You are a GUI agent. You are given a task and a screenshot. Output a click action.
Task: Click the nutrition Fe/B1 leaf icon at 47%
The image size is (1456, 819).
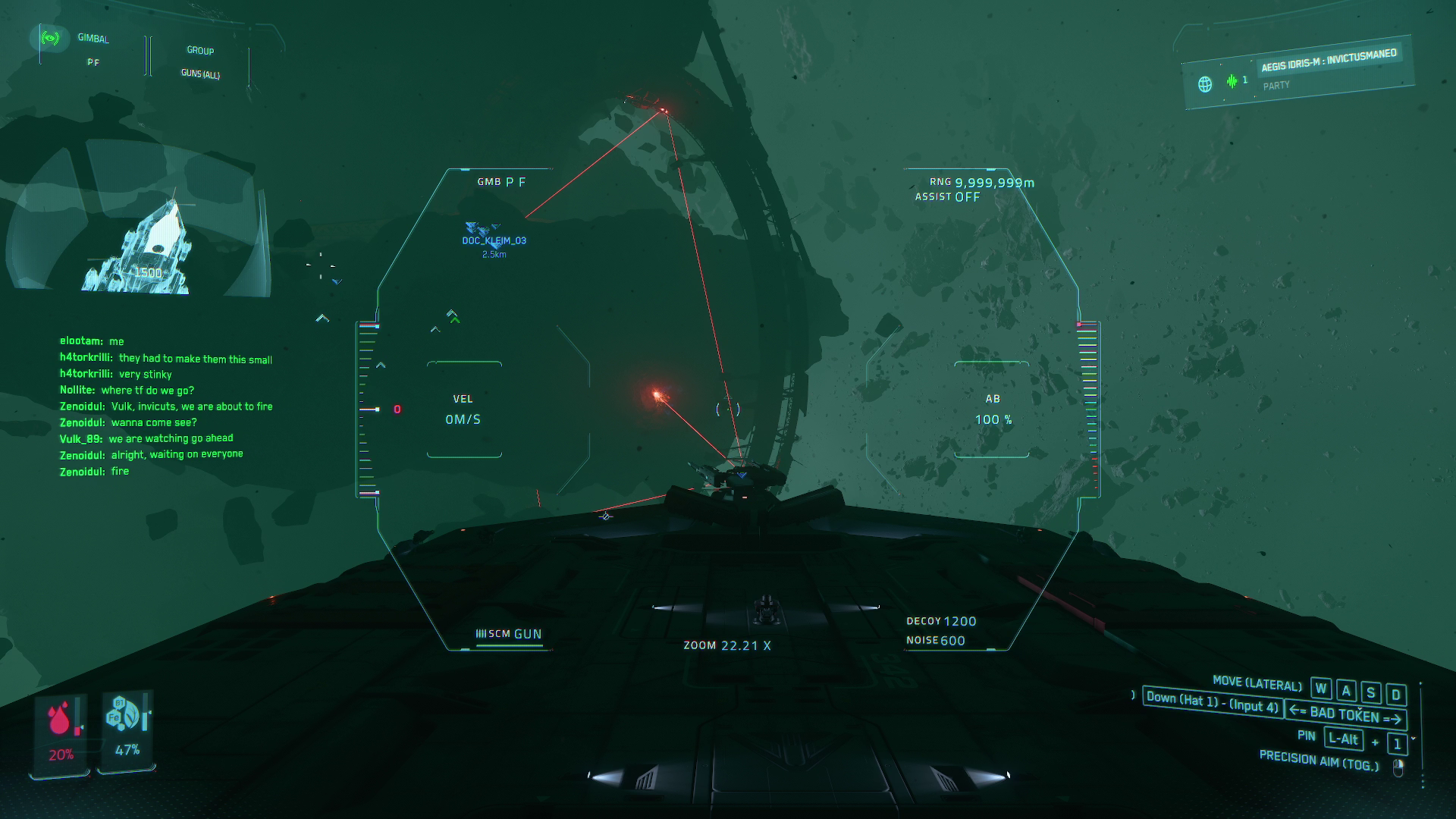tap(121, 713)
